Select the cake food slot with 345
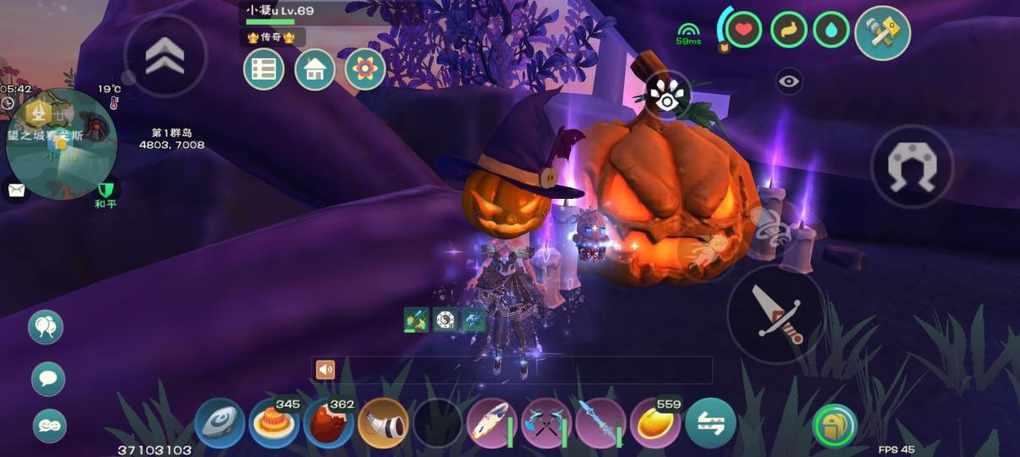 pos(274,422)
